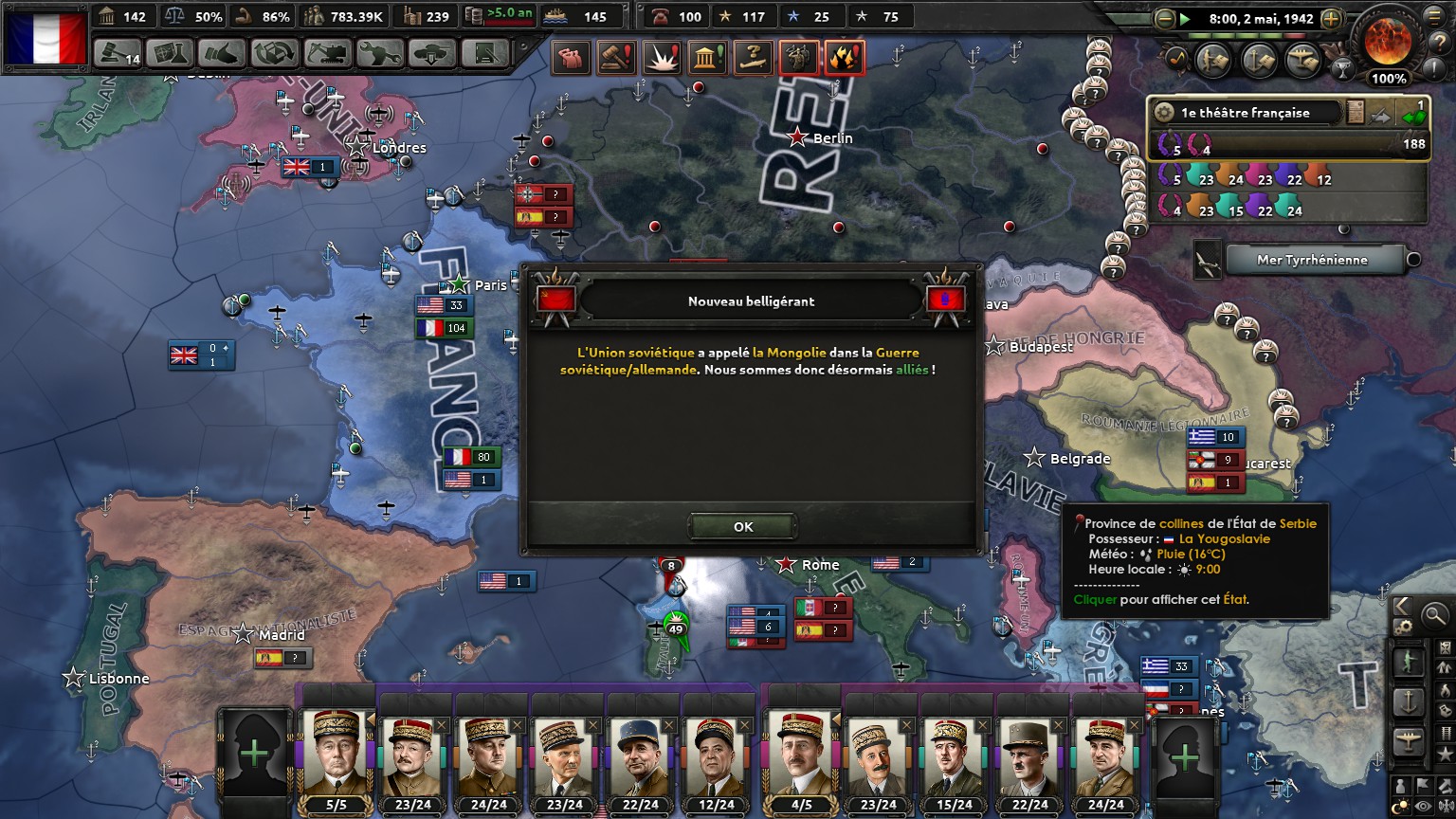
Task: Open the French flag country overview
Action: pos(45,36)
